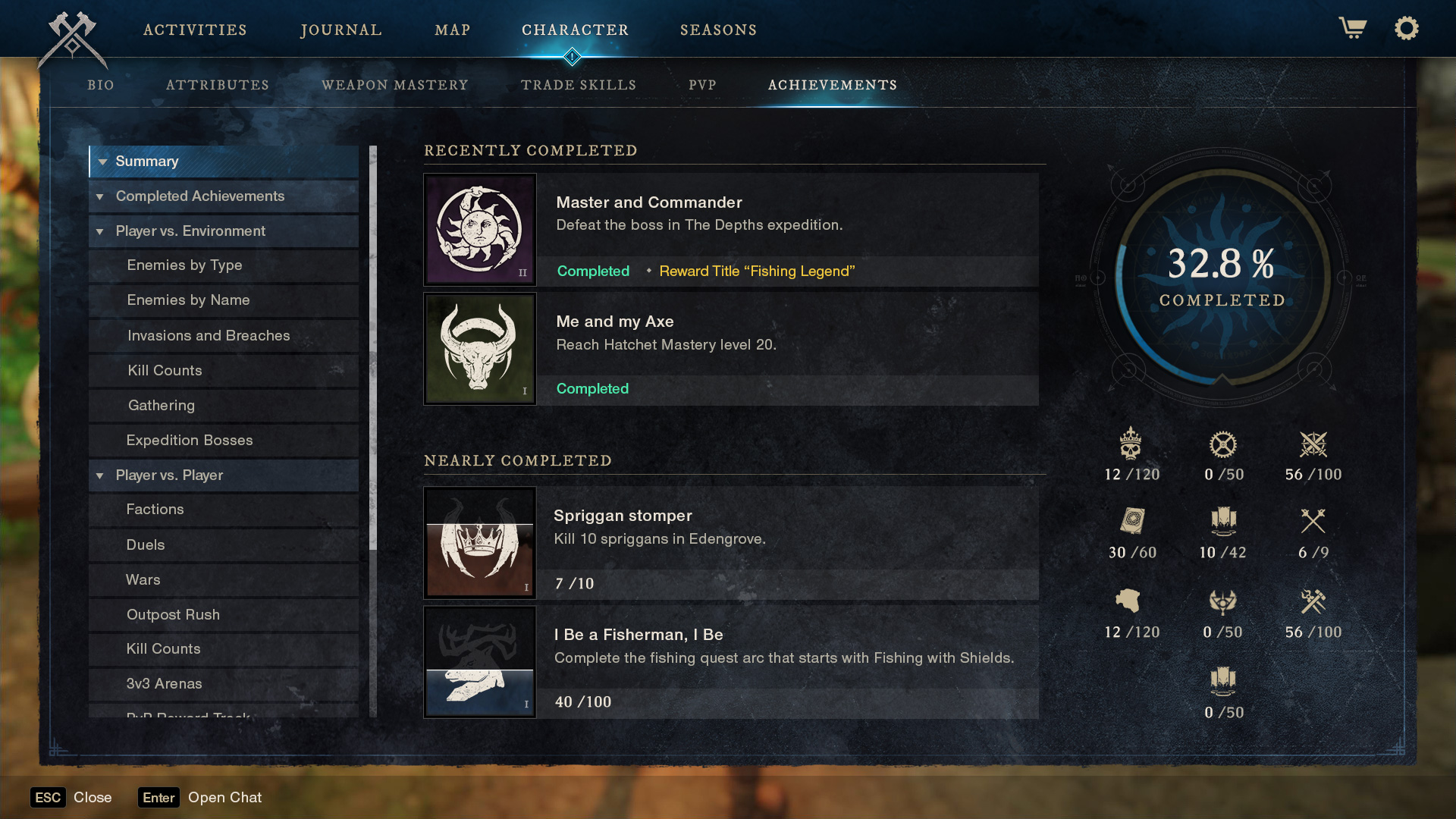1456x819 pixels.
Task: Select Enemies by Type in sidebar
Action: (184, 265)
